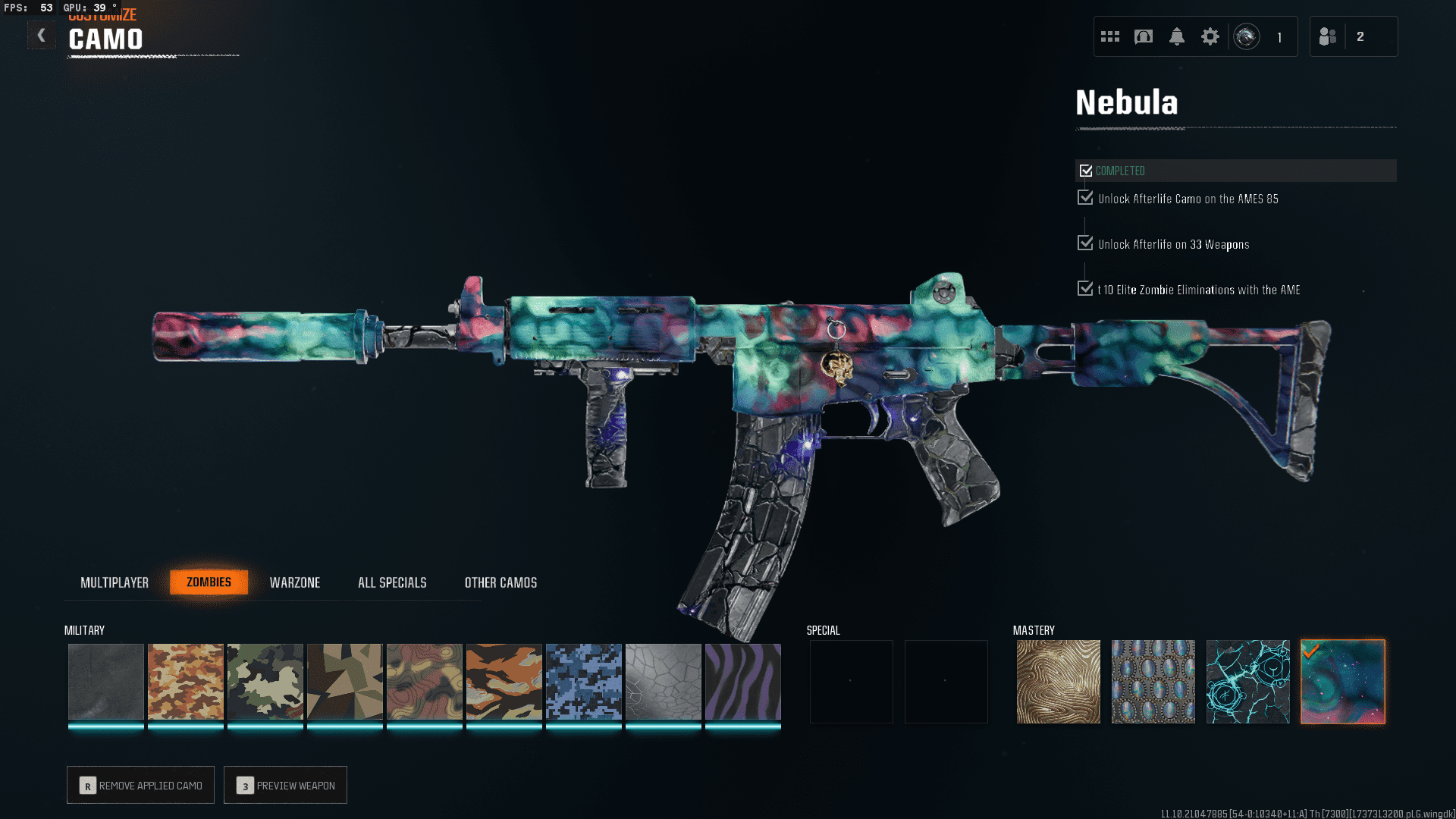Screen dimensions: 1456x819
Task: Open the Warzone camo tab
Action: point(295,582)
